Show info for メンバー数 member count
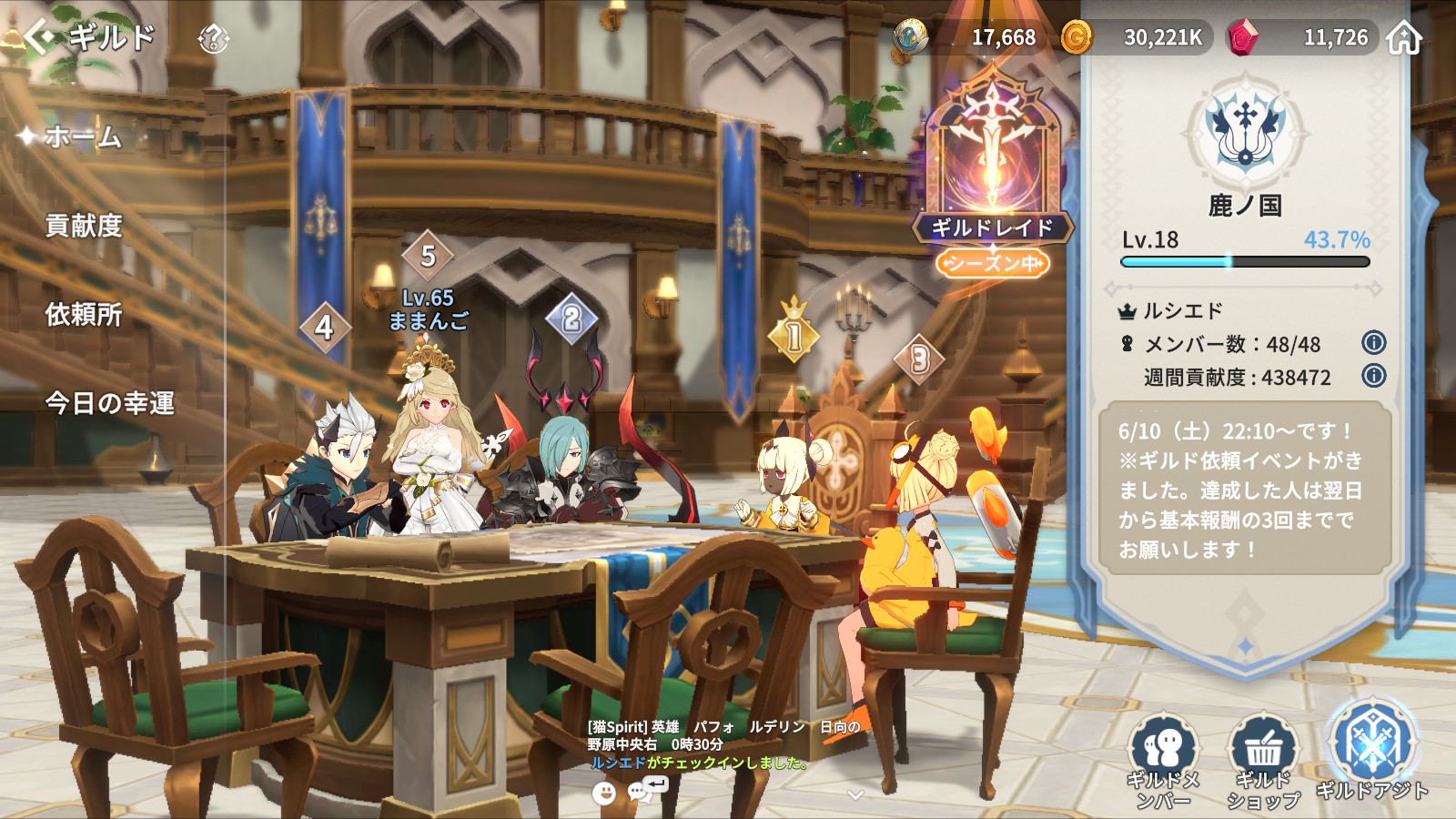Screen dimensions: 1456x819 (1373, 343)
